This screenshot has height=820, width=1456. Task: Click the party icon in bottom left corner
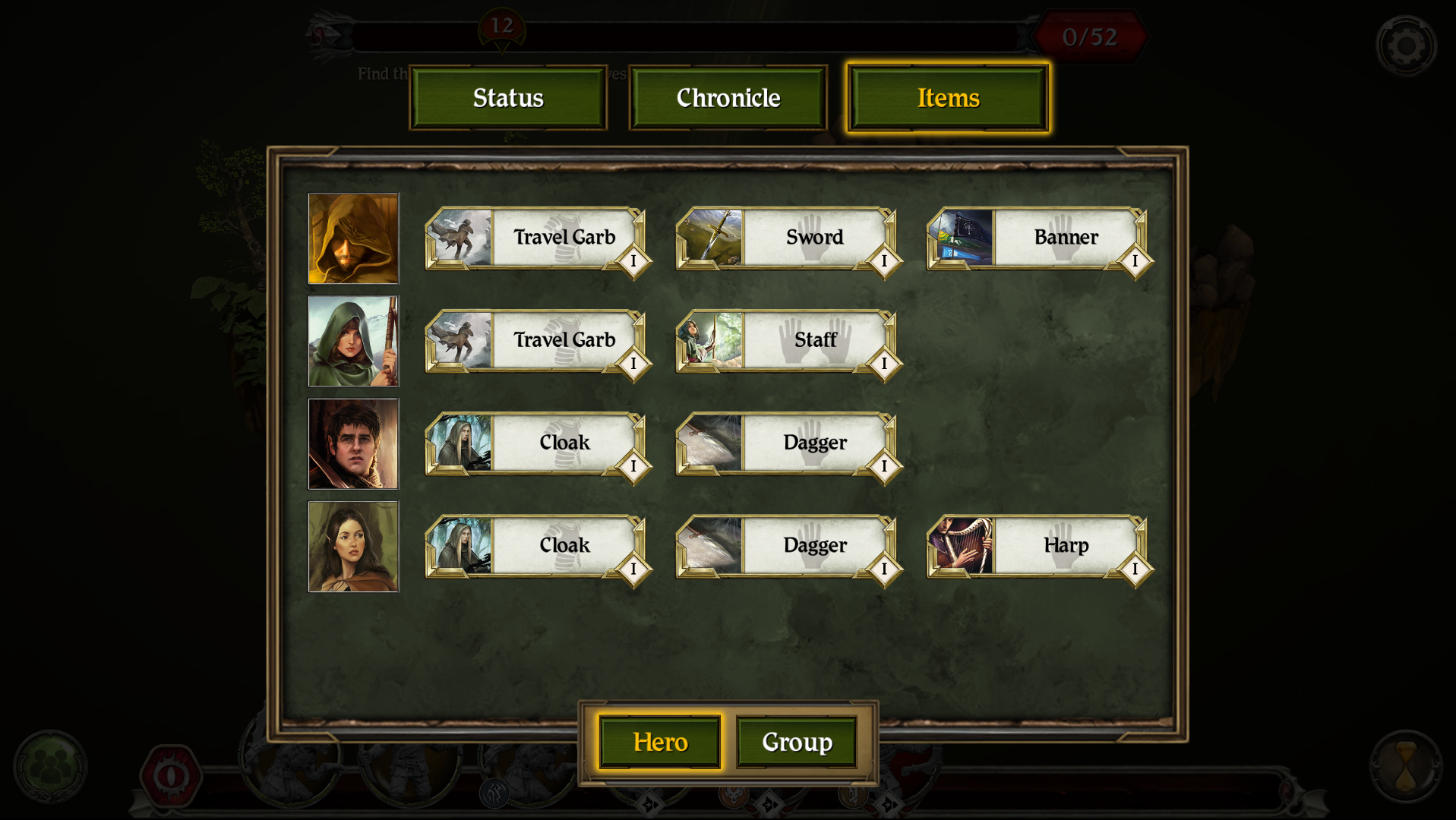[52, 767]
